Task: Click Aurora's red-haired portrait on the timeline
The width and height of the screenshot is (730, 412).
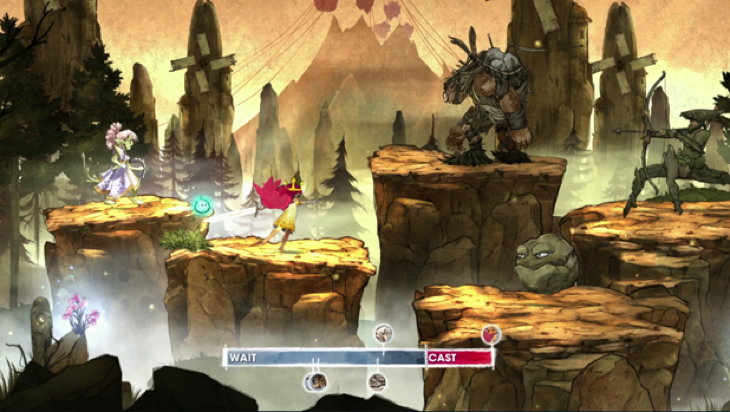Action: click(x=490, y=335)
